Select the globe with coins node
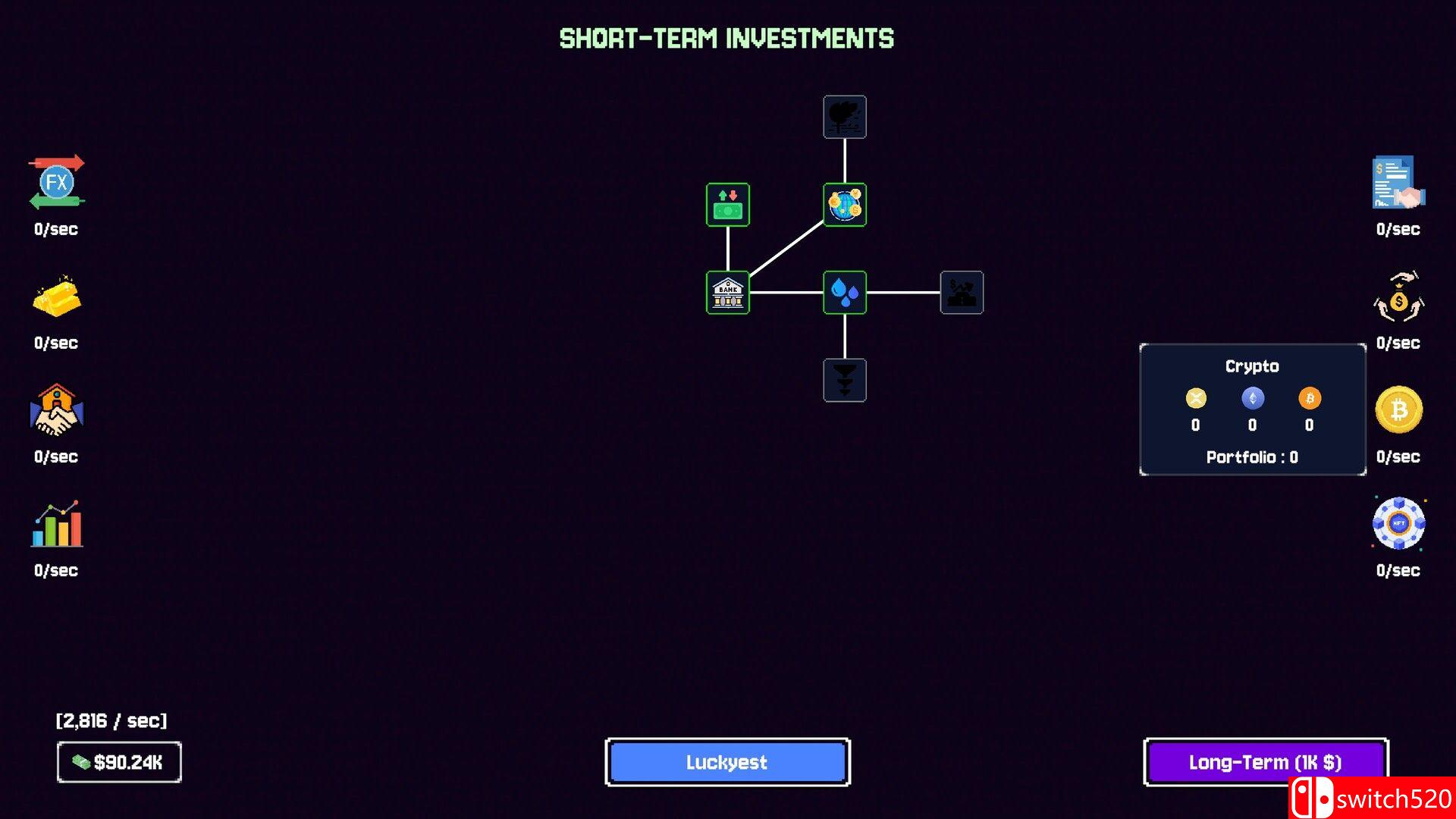The image size is (1456, 819). pyautogui.click(x=845, y=205)
